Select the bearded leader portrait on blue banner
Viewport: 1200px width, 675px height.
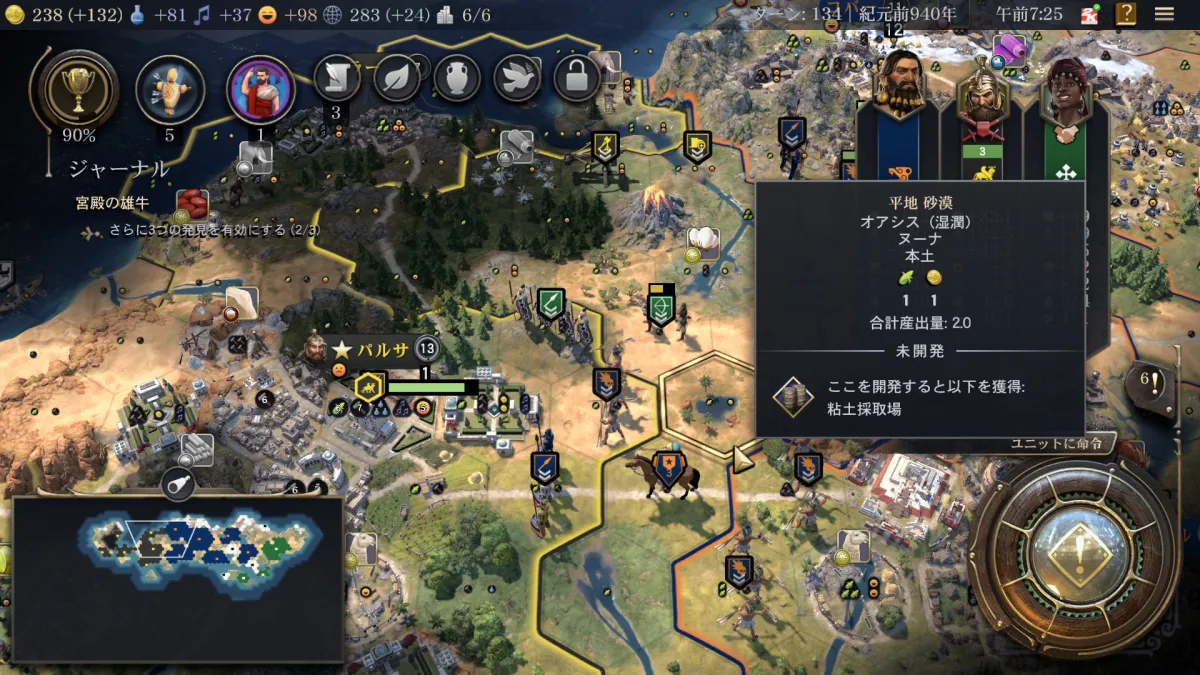click(x=899, y=85)
